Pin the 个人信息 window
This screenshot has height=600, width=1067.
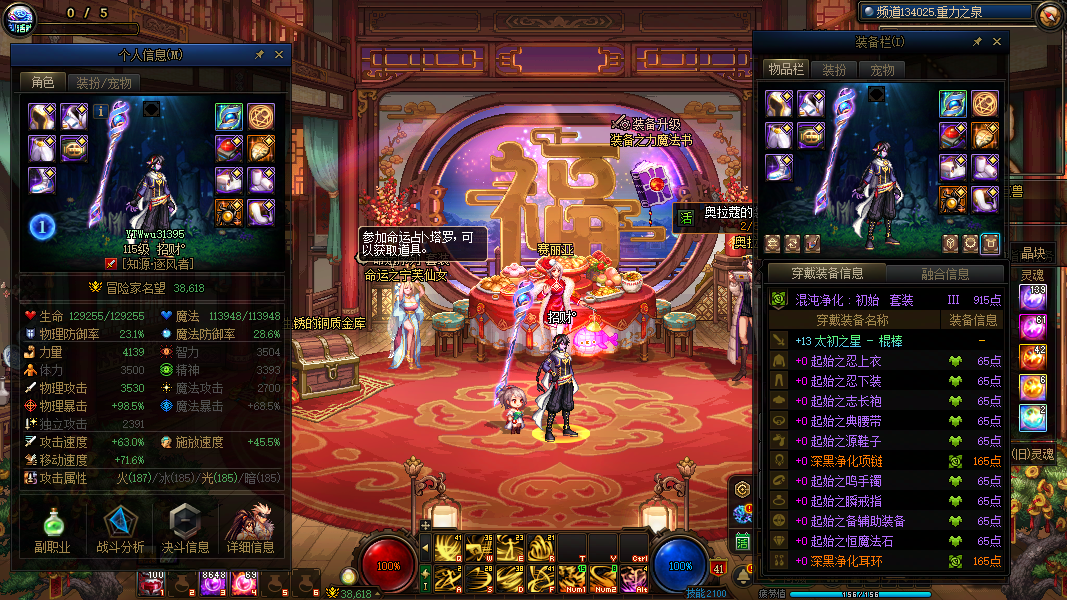coord(260,55)
